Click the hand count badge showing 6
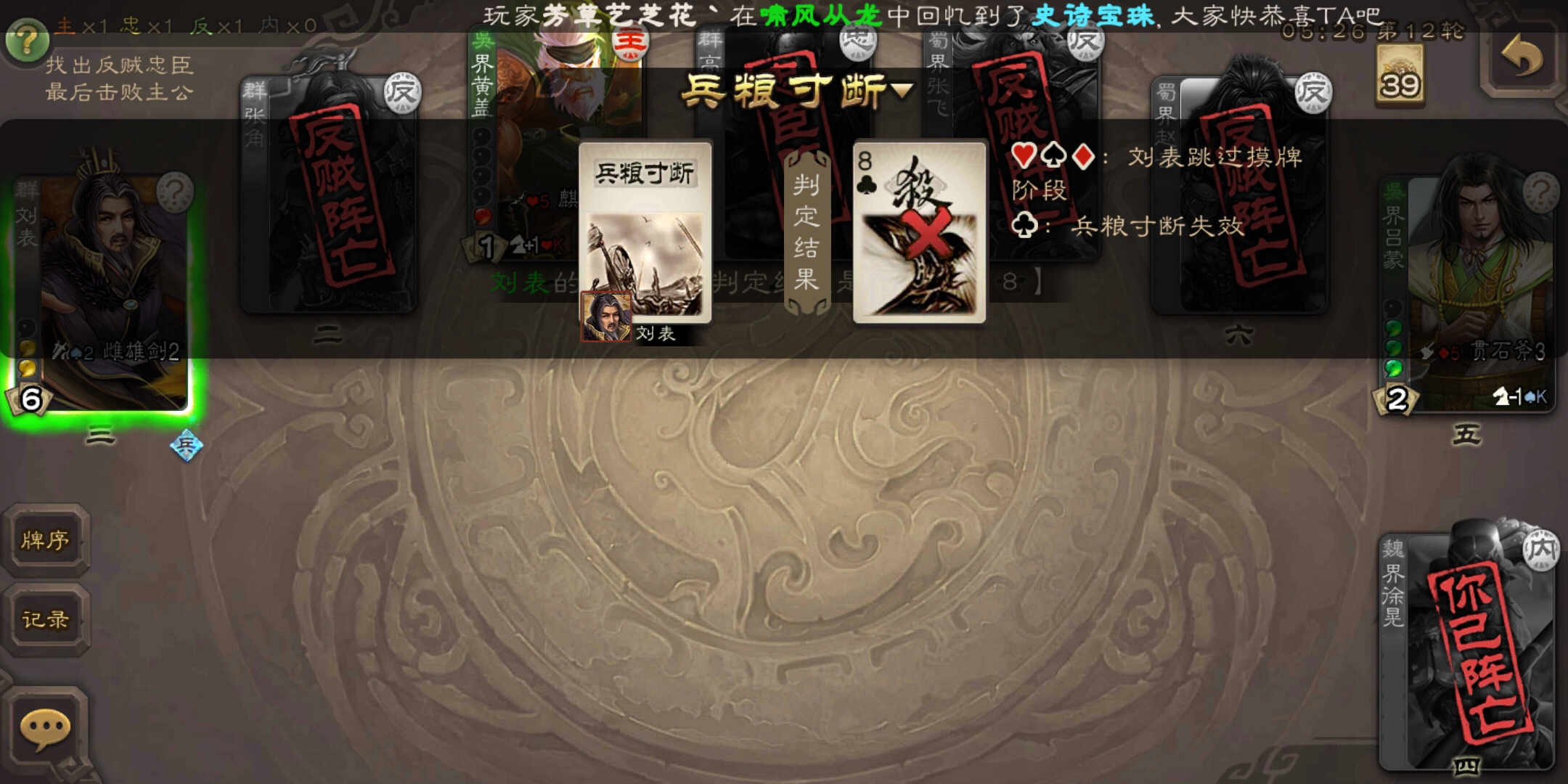Screen dimensions: 1568x784 pyautogui.click(x=30, y=398)
